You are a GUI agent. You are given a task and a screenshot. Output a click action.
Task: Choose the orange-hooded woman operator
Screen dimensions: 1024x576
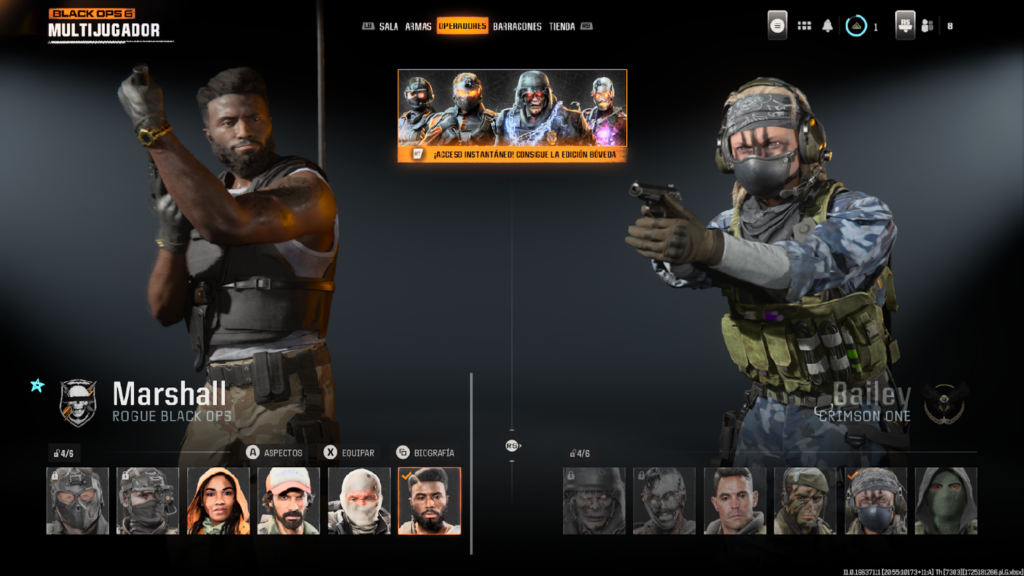click(218, 500)
